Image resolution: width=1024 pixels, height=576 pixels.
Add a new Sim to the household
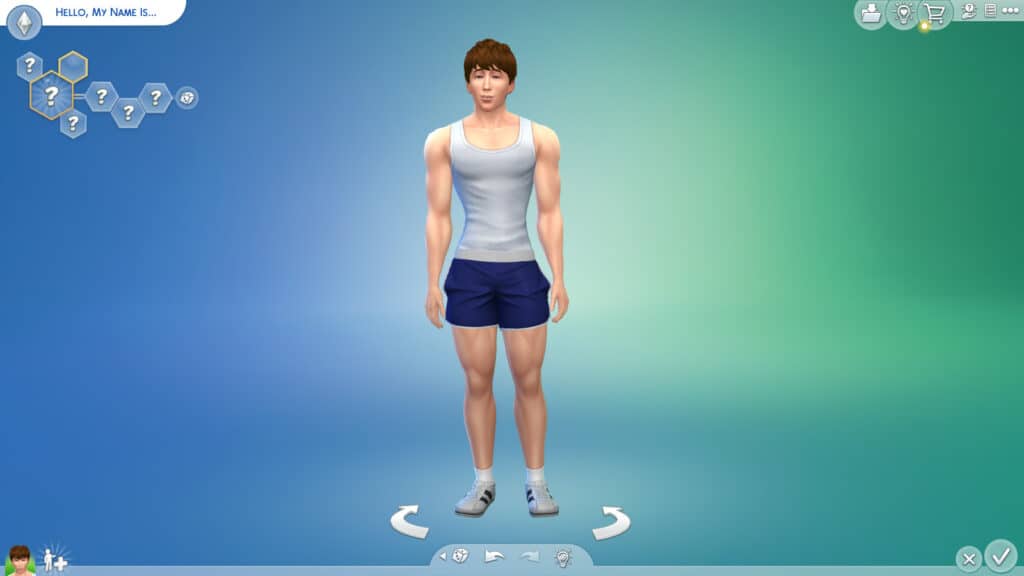click(54, 559)
